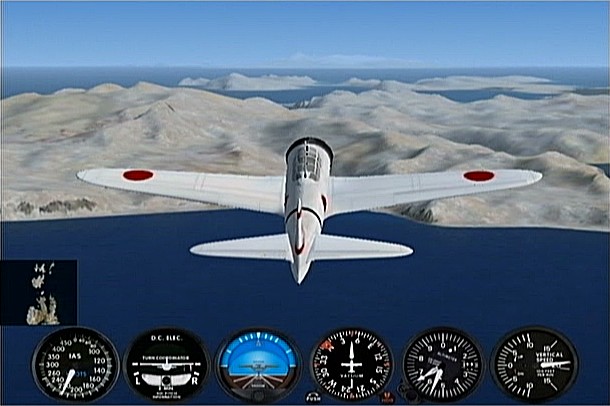
Task: Click the altimeter gauge
Action: (441, 364)
